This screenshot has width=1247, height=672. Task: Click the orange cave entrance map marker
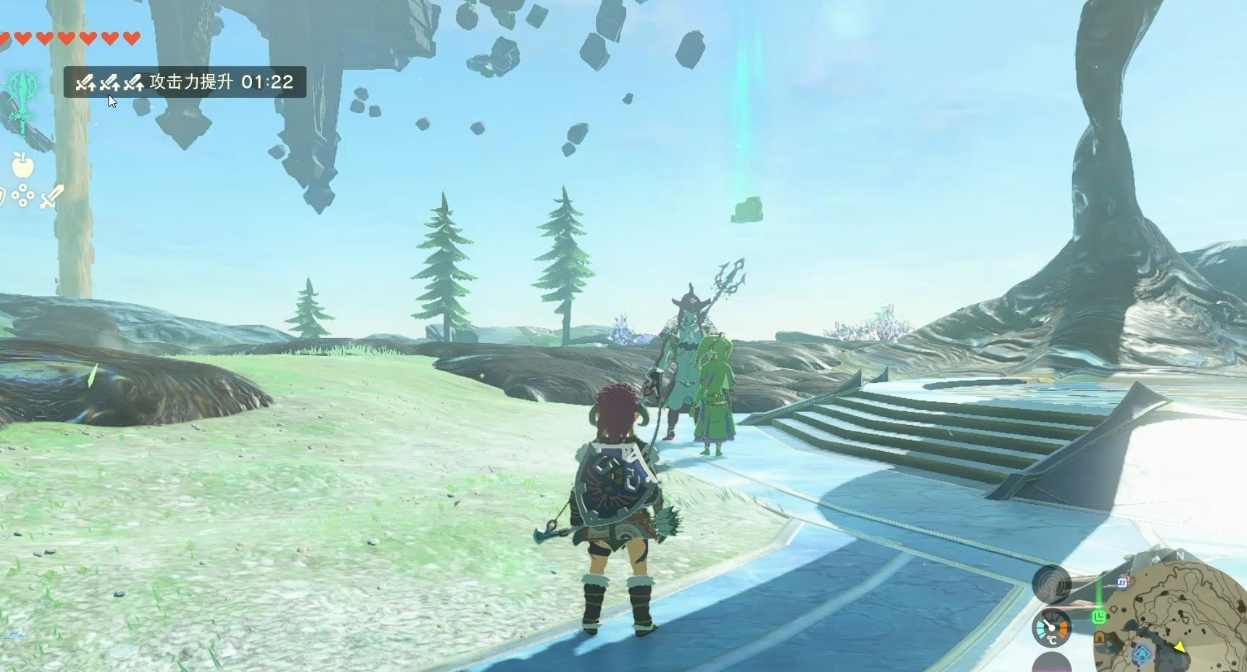(1097, 635)
